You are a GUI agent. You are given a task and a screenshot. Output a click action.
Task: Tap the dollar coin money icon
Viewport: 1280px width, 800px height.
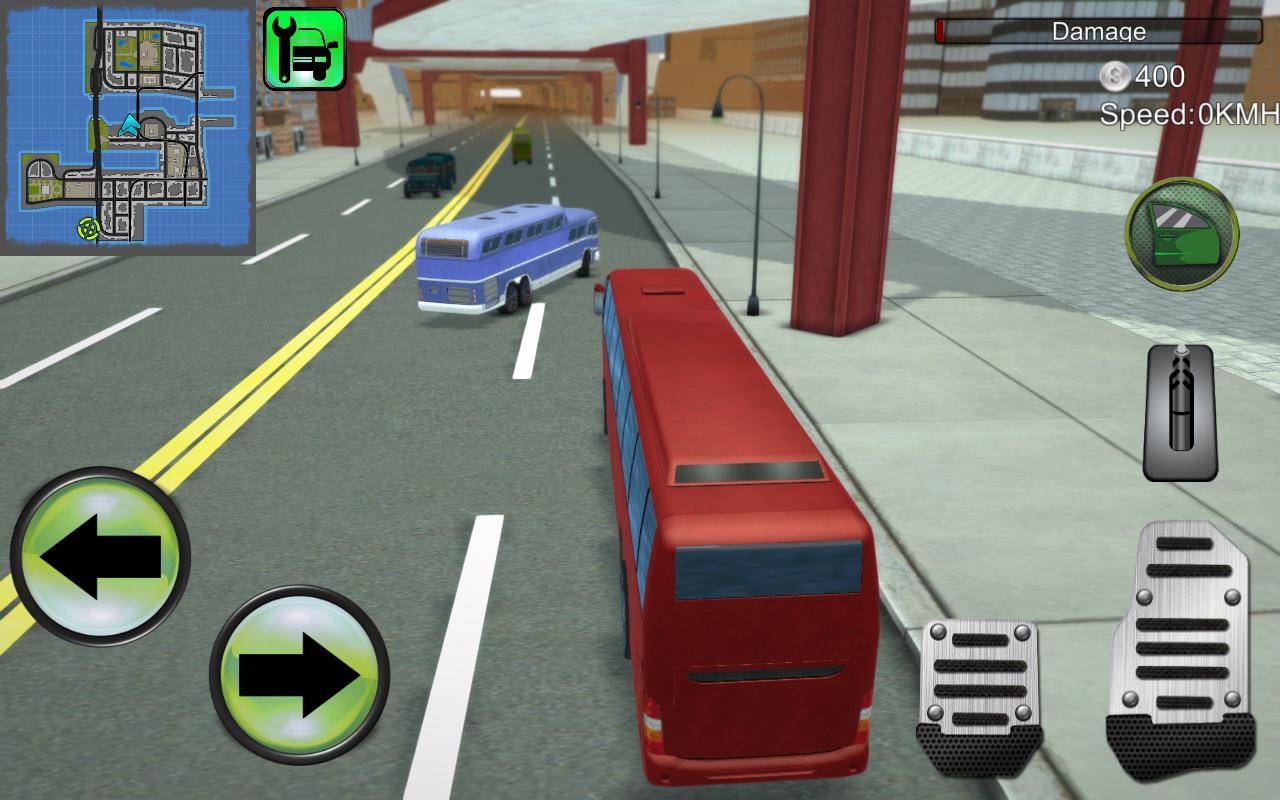click(1113, 74)
